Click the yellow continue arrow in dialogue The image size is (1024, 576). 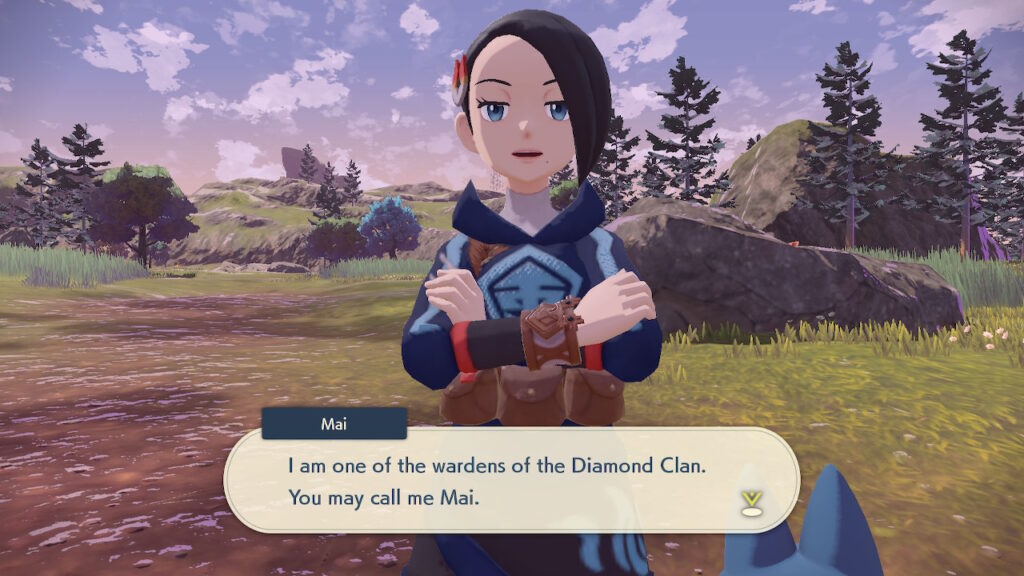click(x=750, y=501)
